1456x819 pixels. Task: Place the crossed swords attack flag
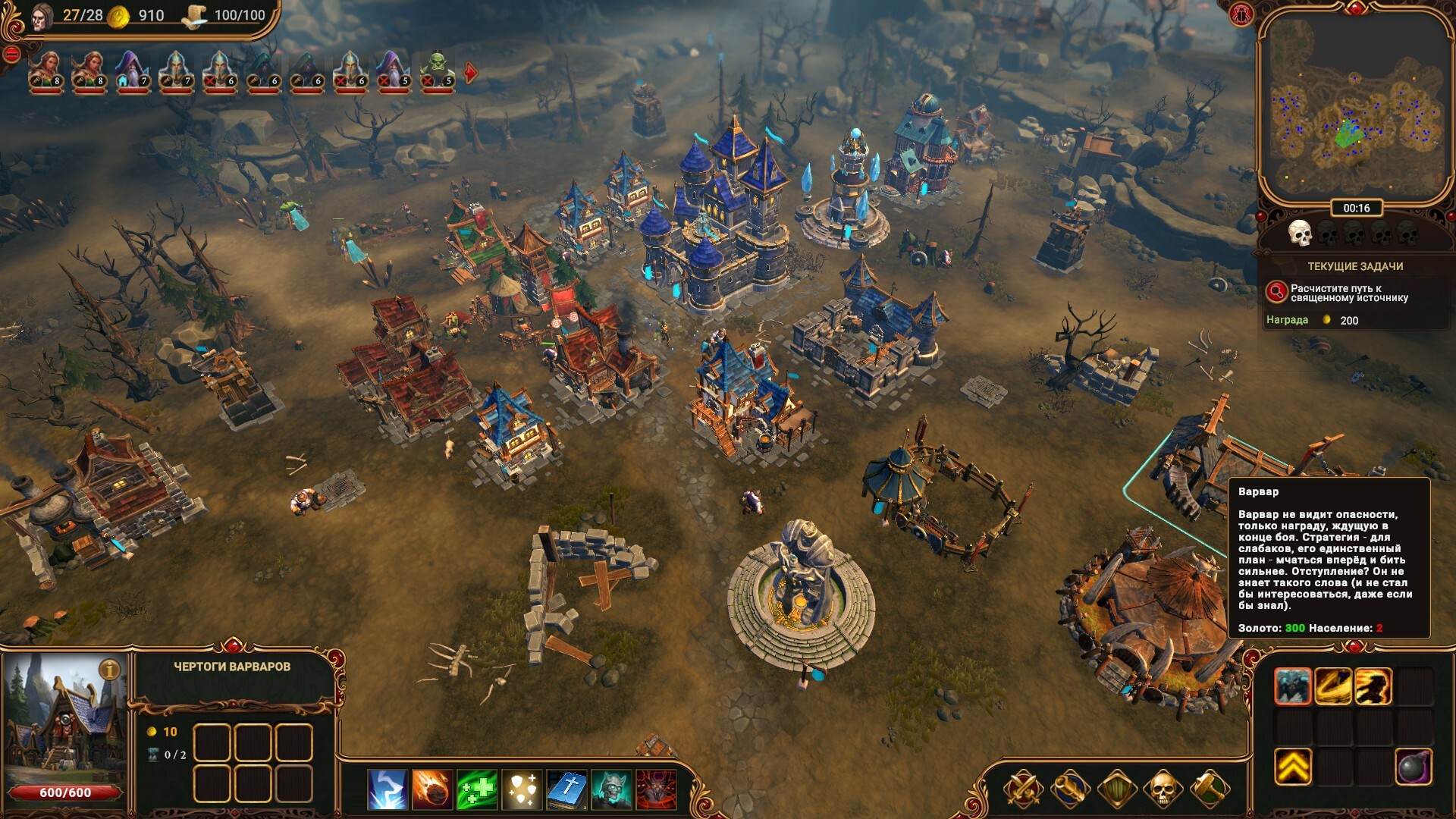(1023, 789)
